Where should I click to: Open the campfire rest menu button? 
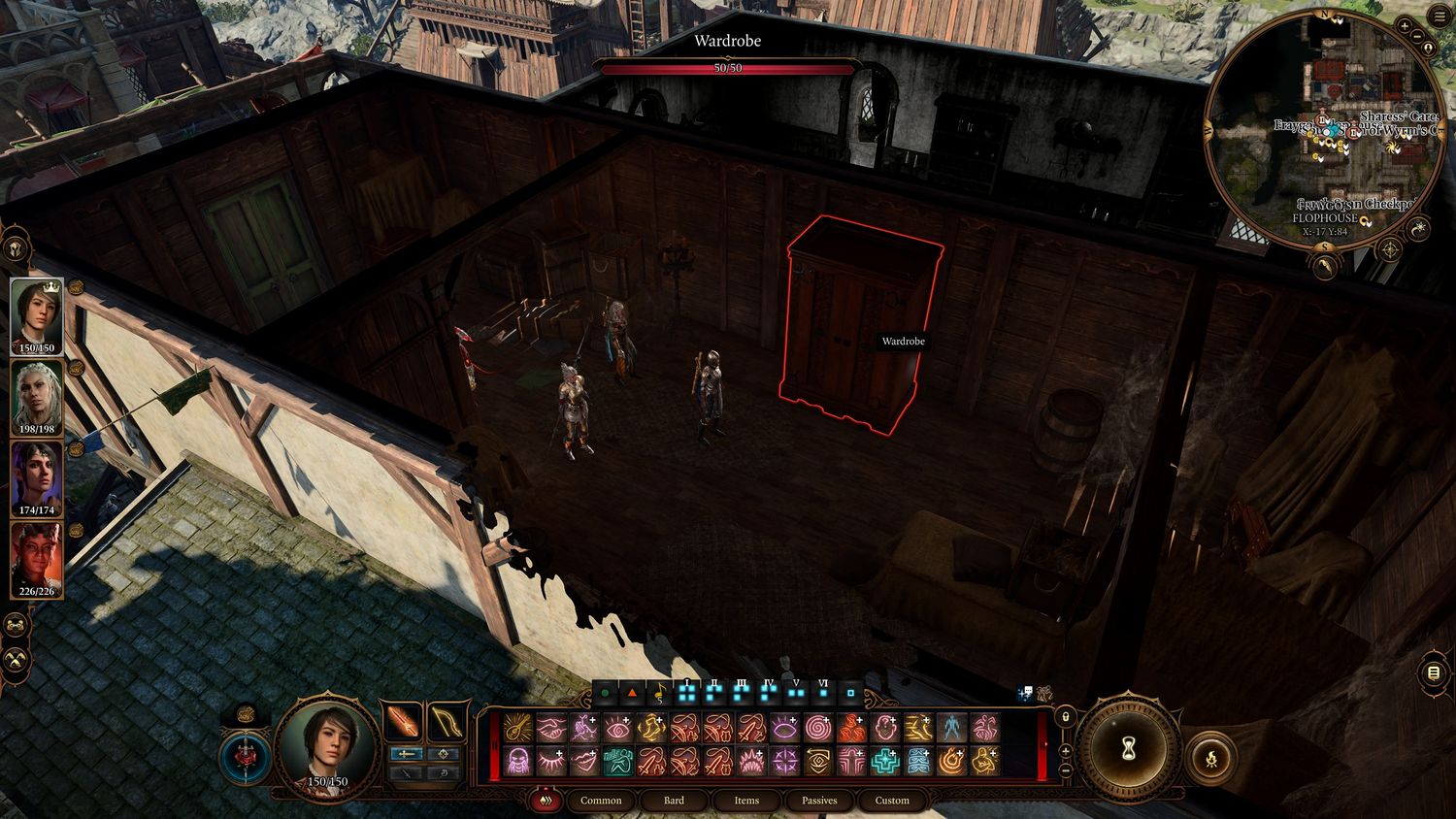click(1212, 757)
